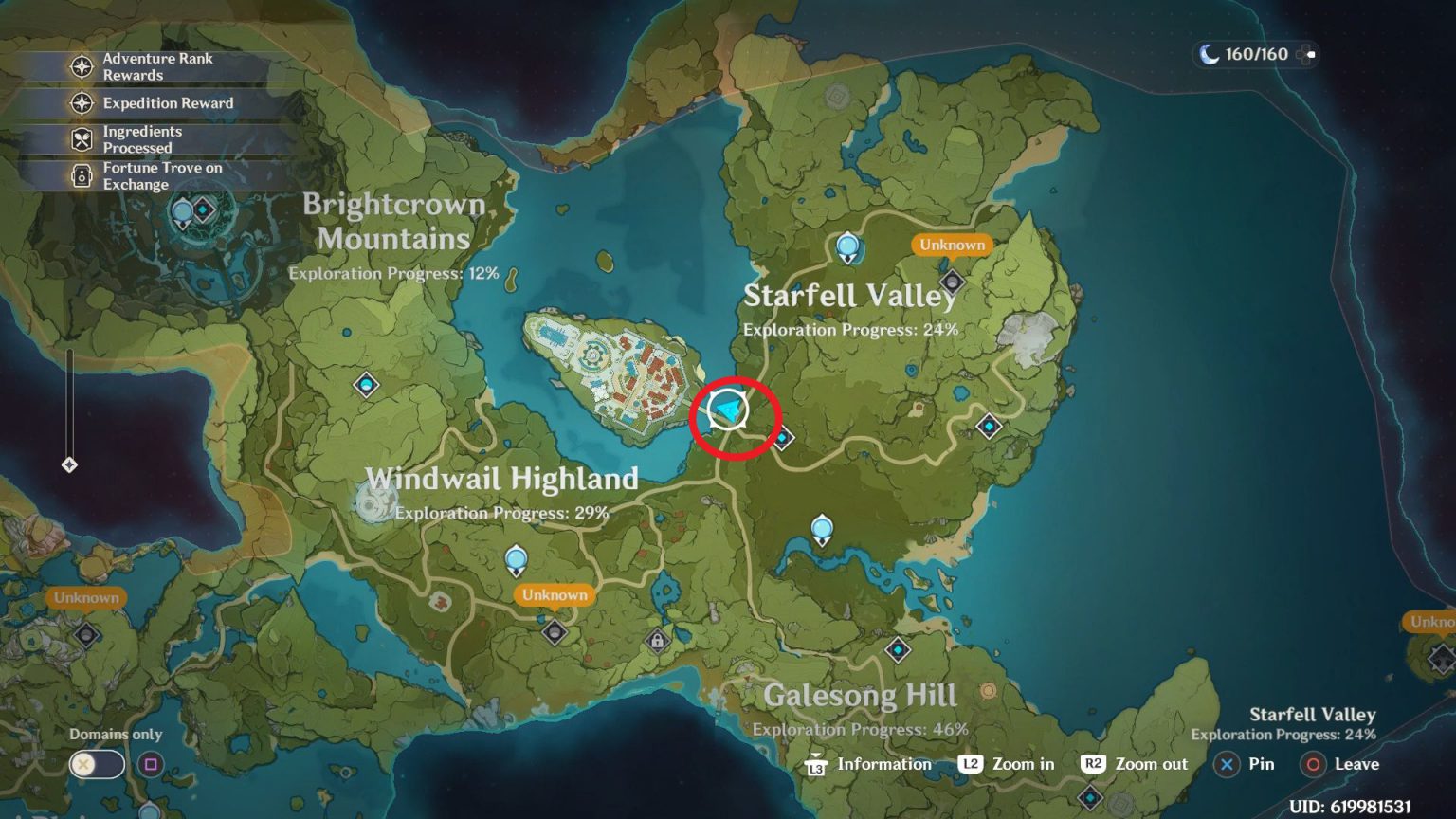Toggle the Domains only switch

(95, 763)
